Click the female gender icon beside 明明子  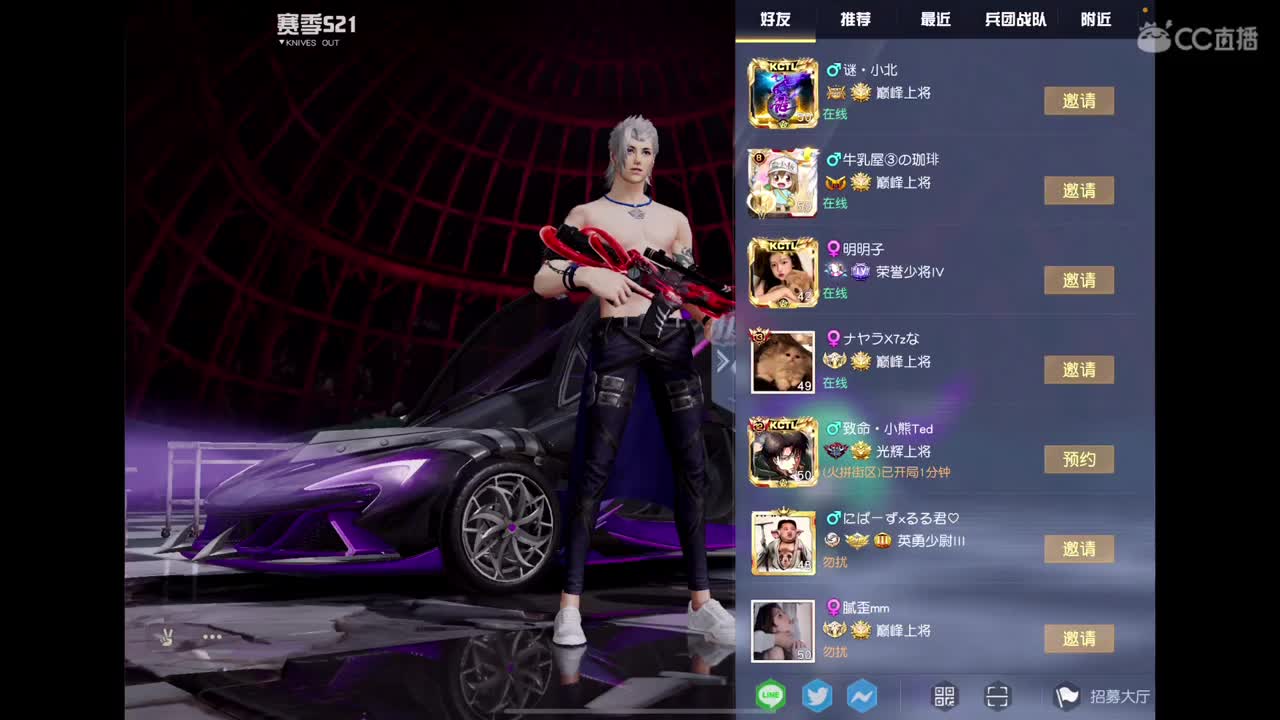(x=835, y=248)
